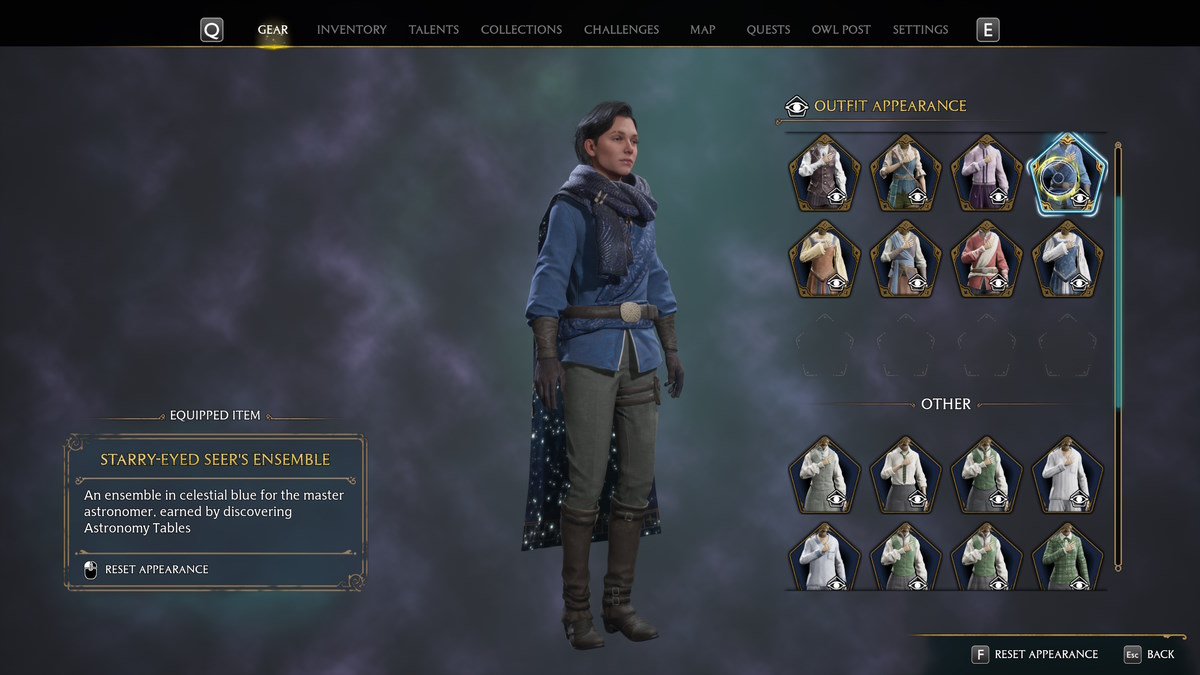The width and height of the screenshot is (1200, 675).
Task: Go back using the Back button
Action: coord(1160,654)
